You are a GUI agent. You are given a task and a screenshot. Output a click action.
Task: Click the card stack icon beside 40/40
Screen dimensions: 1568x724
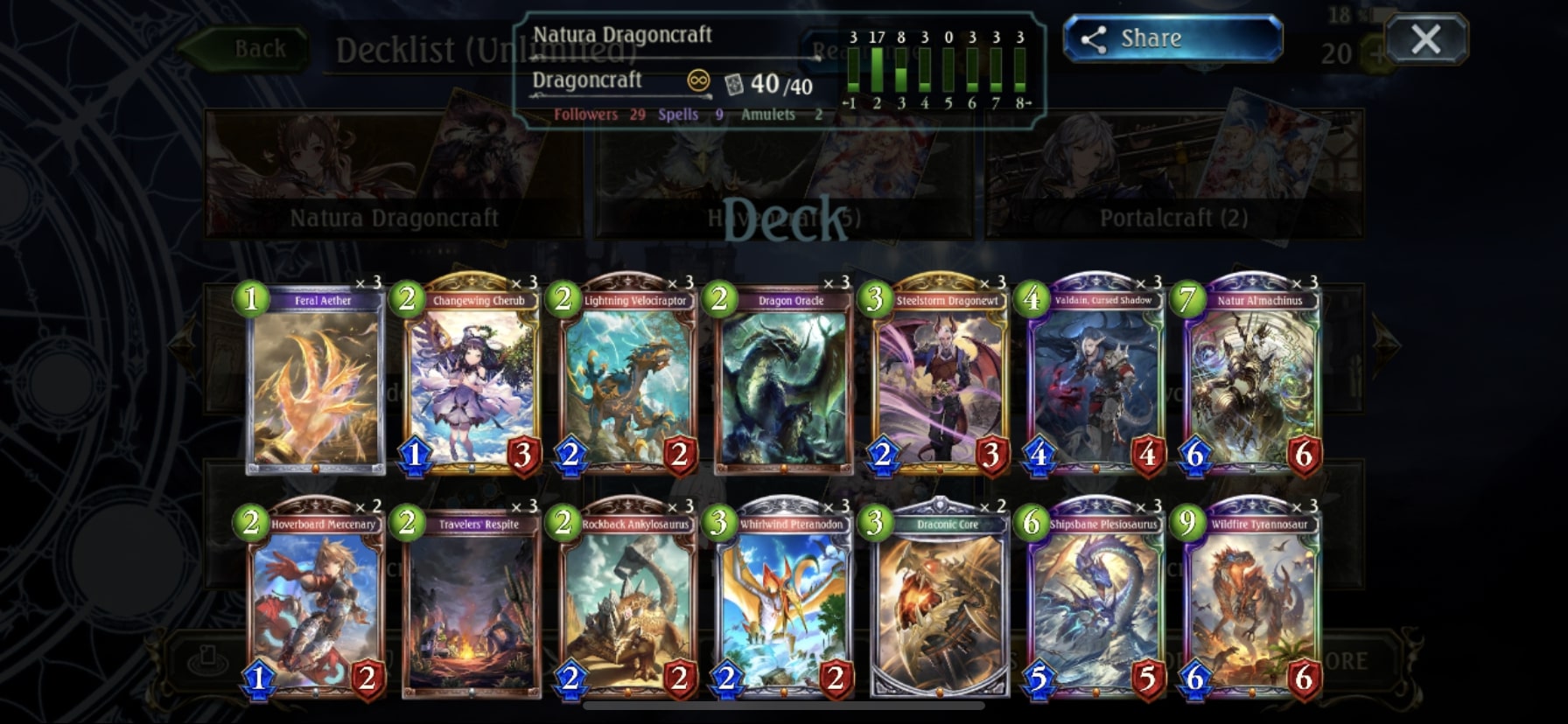736,83
